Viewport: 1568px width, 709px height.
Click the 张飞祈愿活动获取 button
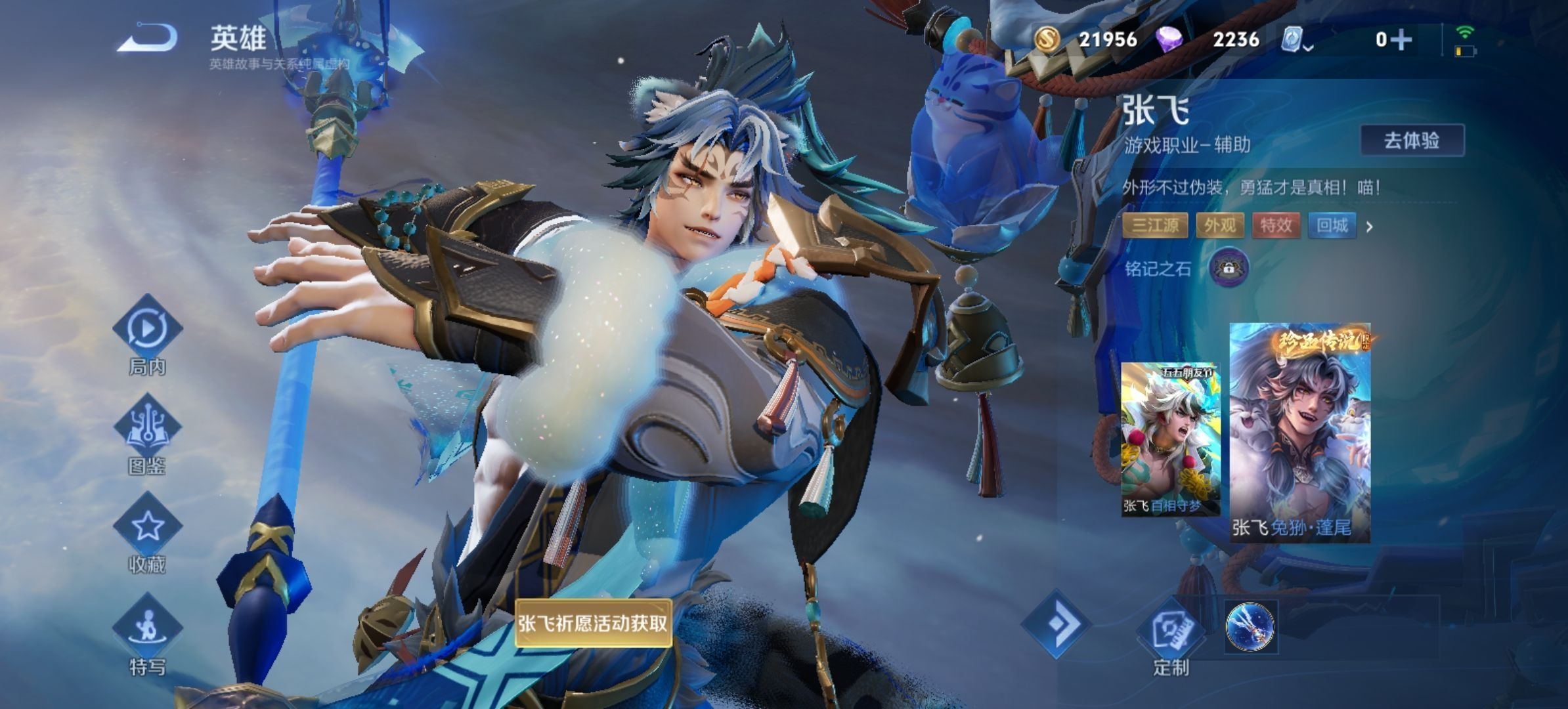pyautogui.click(x=592, y=623)
